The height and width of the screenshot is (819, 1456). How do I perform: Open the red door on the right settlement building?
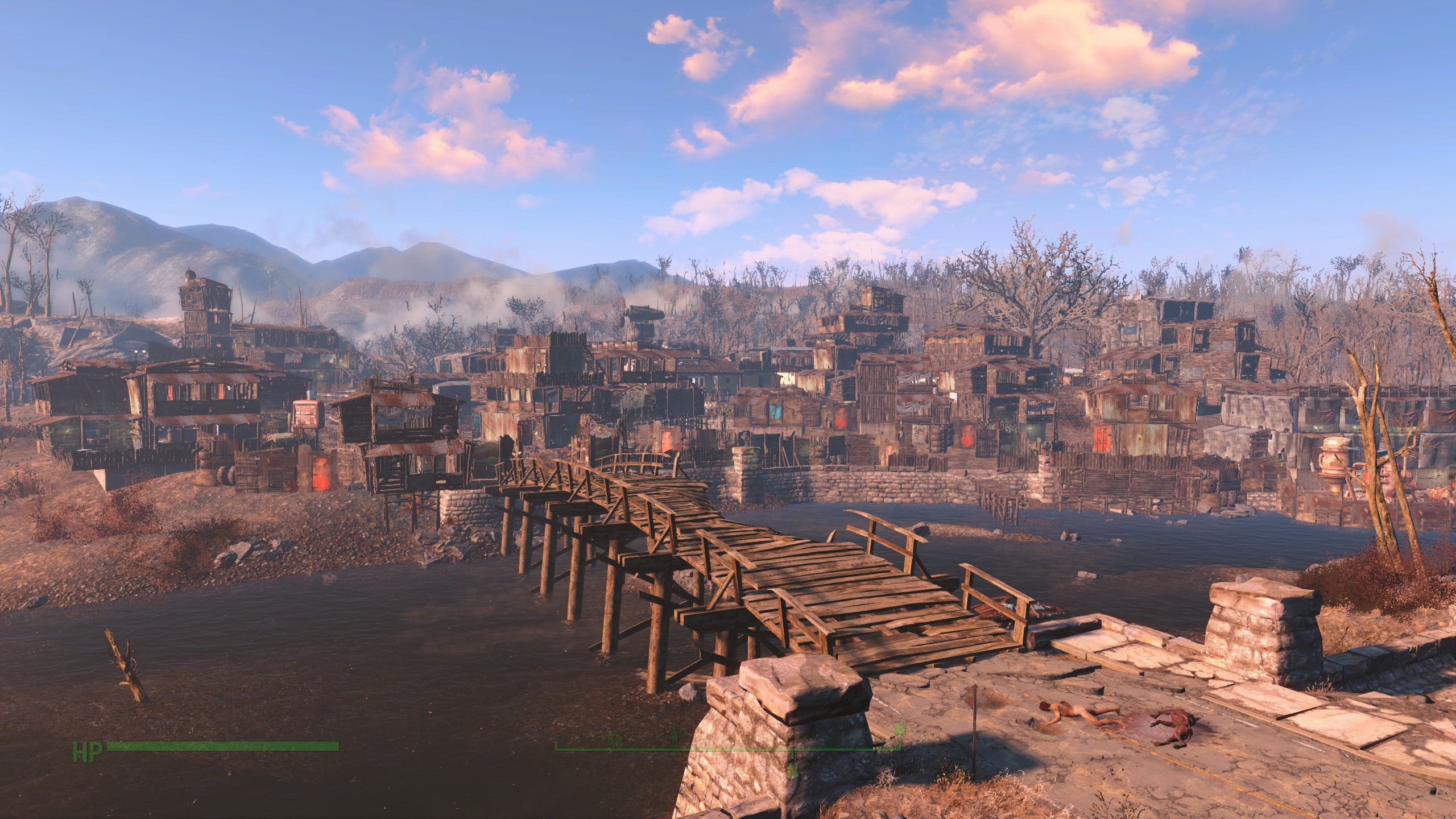point(1101,439)
